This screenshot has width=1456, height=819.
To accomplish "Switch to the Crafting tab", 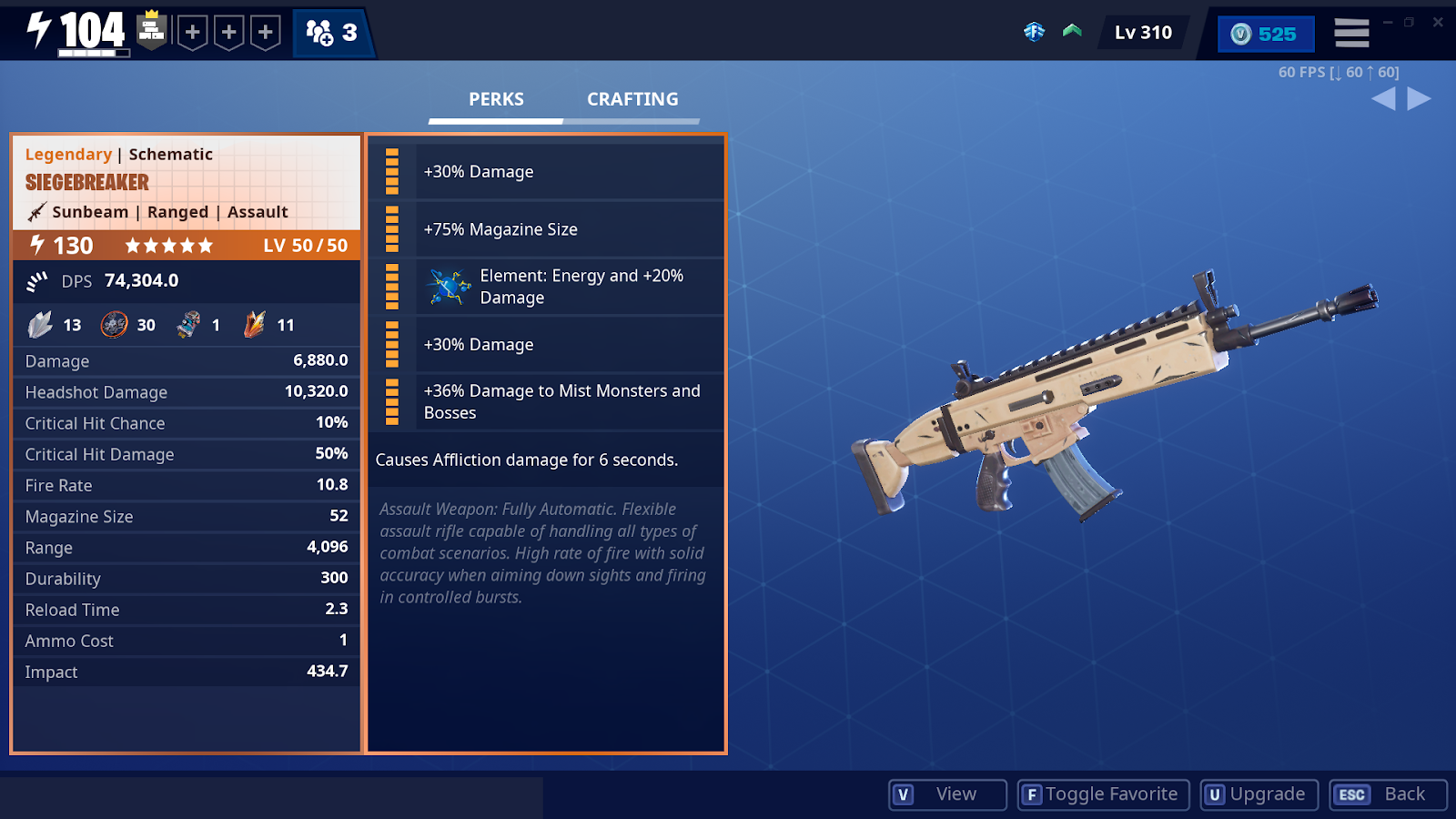I will click(632, 99).
